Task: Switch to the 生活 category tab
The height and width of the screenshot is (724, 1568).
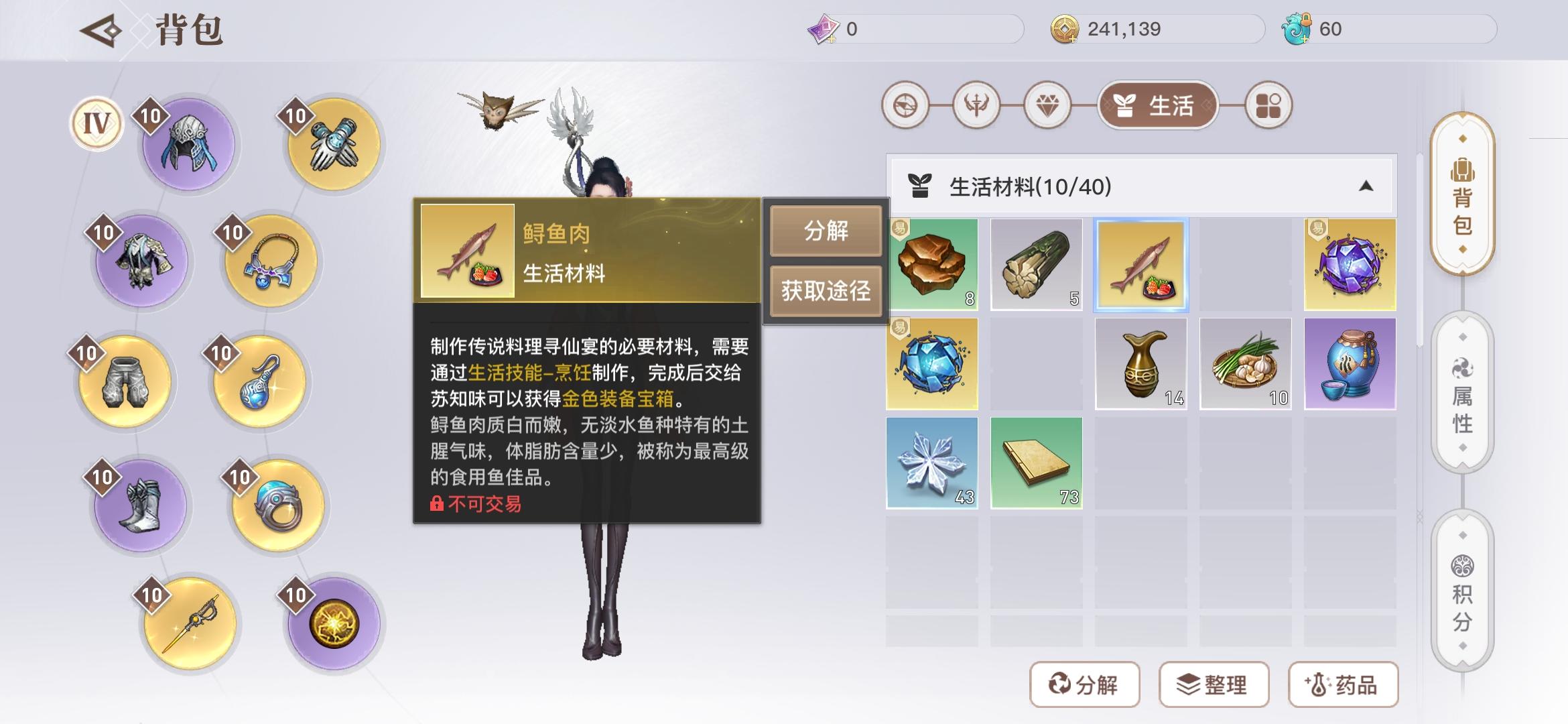Action: click(x=1157, y=106)
